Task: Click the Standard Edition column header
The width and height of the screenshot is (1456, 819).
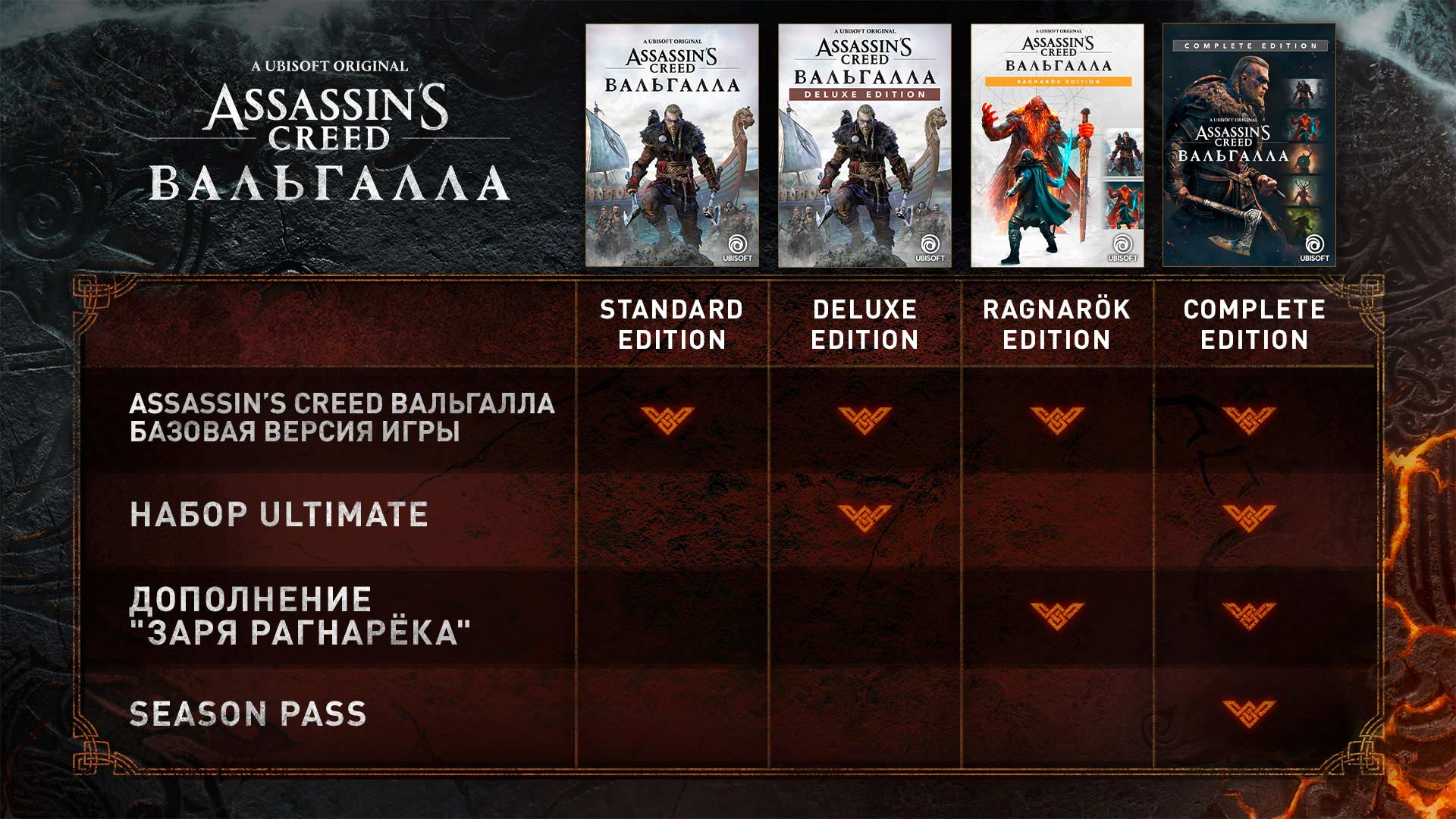Action: (x=672, y=325)
